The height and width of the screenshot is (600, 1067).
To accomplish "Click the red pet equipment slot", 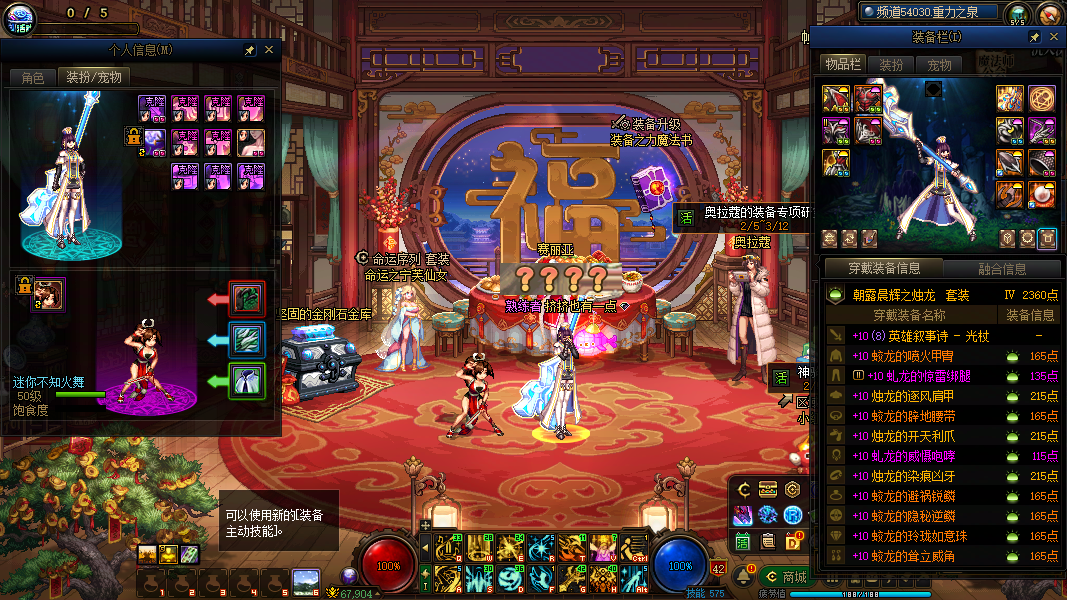I will (247, 298).
